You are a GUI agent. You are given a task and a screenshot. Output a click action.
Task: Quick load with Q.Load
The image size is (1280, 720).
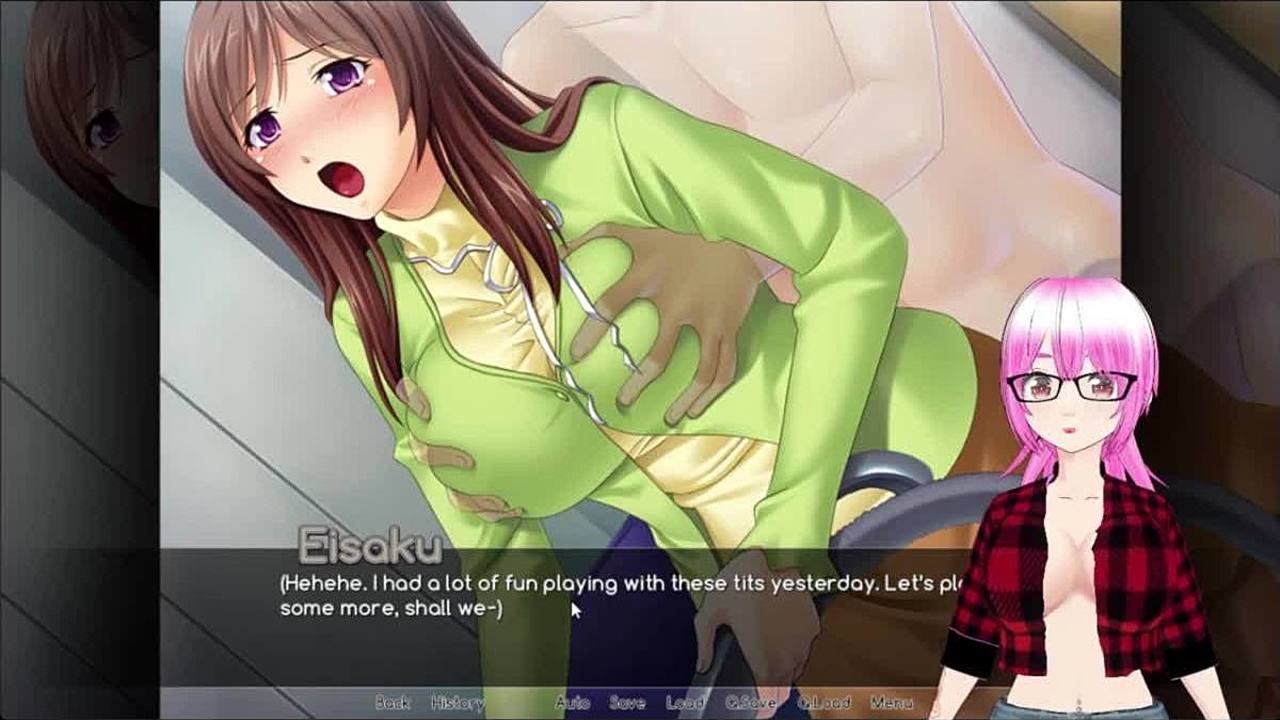pyautogui.click(x=824, y=702)
